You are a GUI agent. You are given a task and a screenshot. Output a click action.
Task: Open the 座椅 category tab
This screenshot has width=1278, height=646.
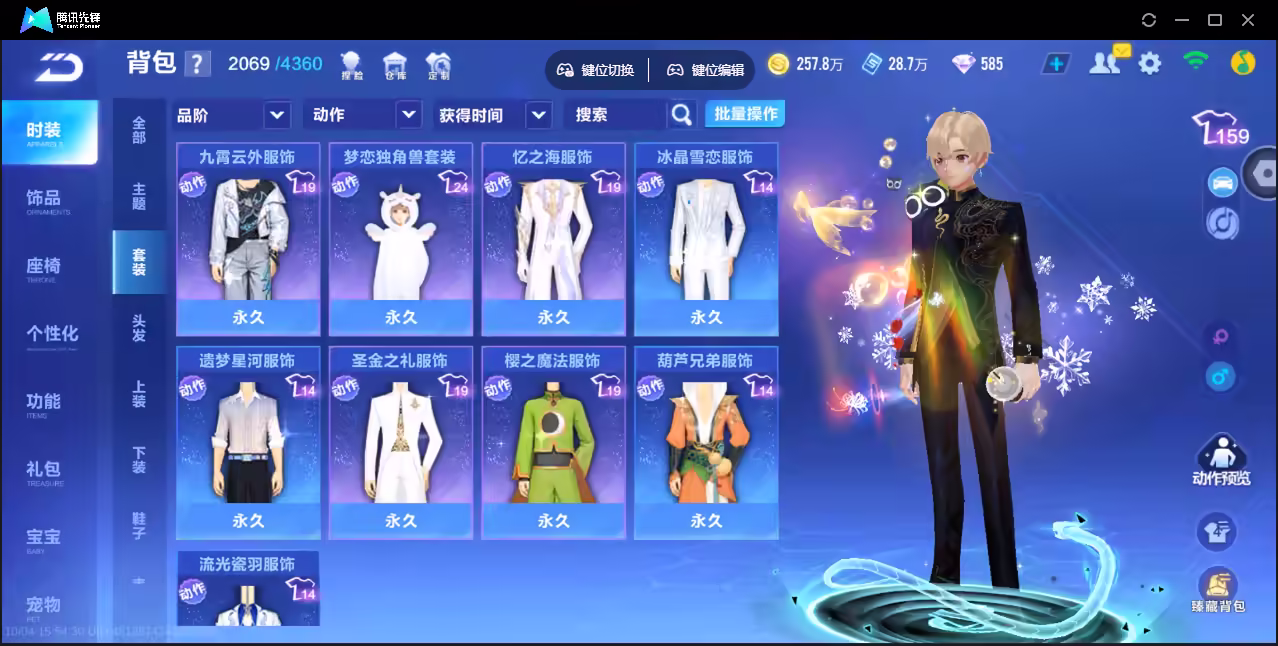[x=44, y=267]
